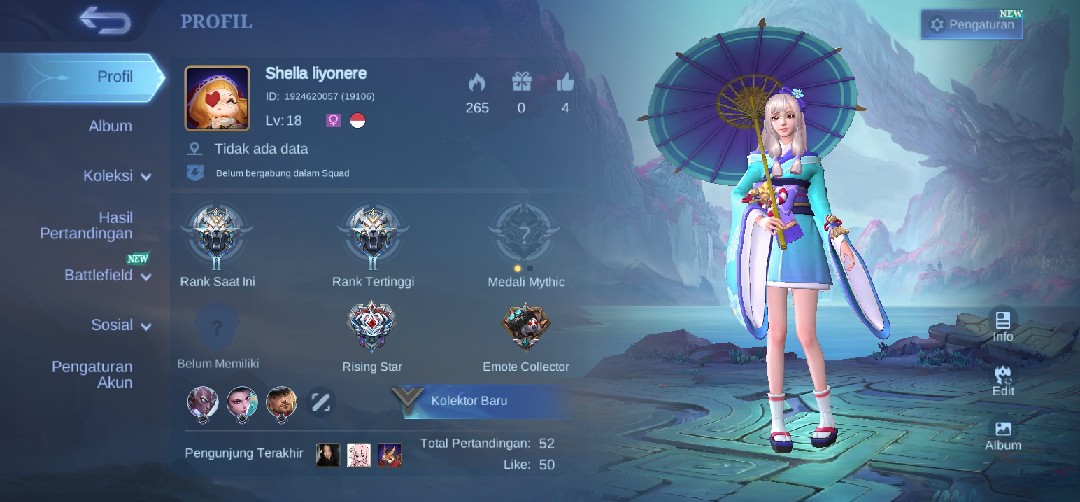Open Pengaturan Akun account settings
This screenshot has width=1080, height=502.
(x=92, y=374)
